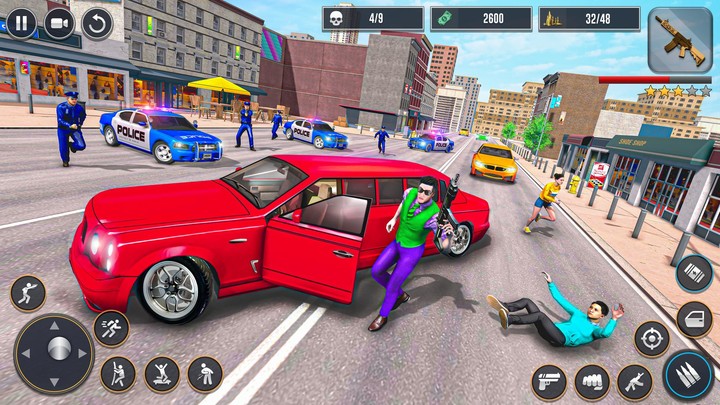Pause the game
720x405 pixels.
coord(21,22)
